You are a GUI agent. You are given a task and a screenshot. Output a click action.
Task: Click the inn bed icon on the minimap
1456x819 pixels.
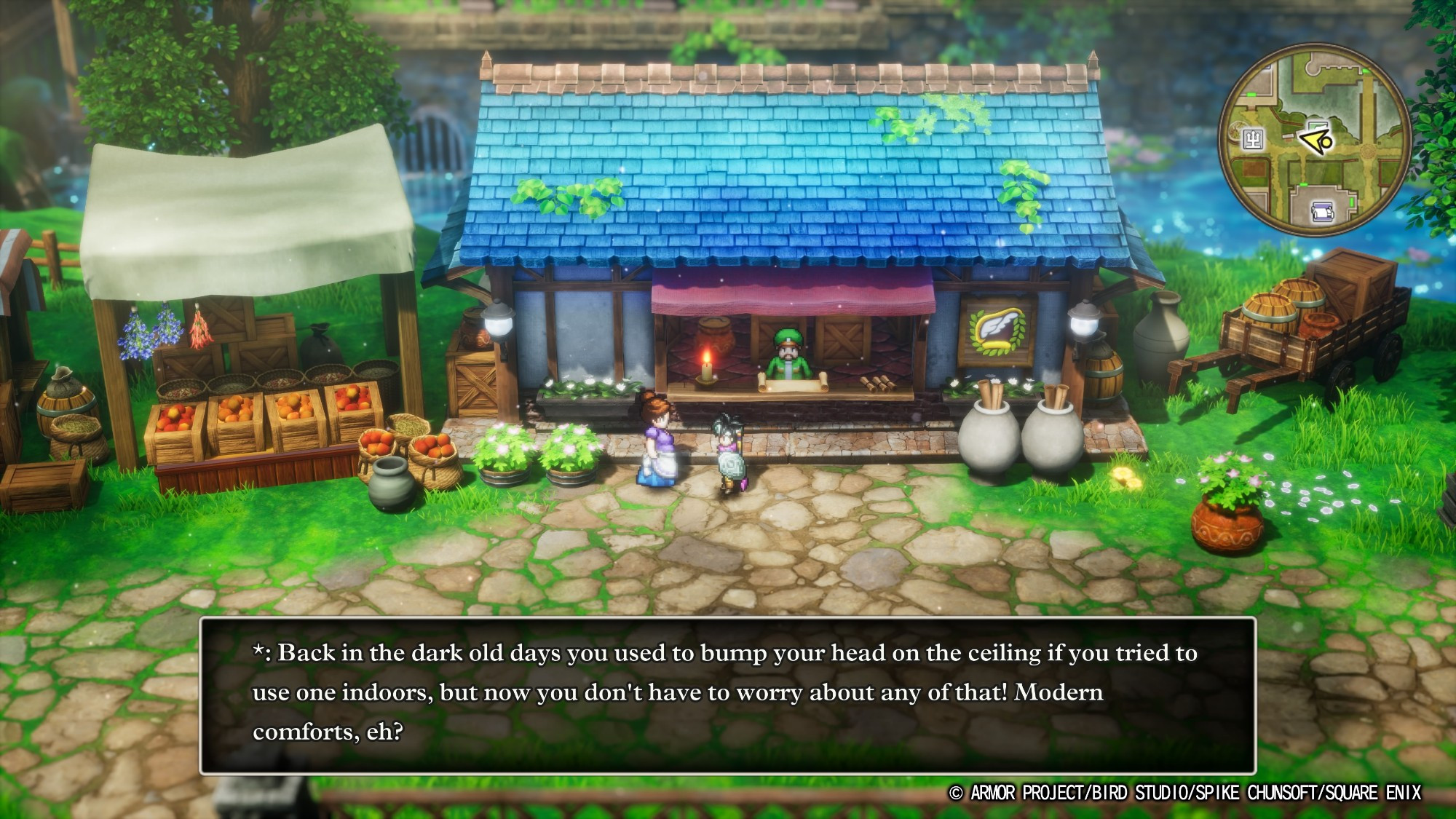coord(1321,212)
